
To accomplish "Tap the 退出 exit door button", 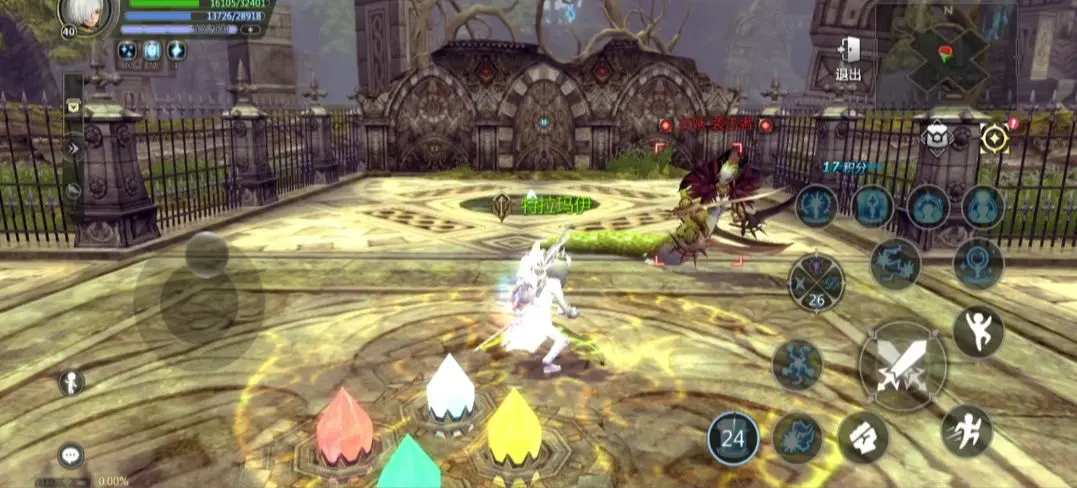I will coord(849,58).
